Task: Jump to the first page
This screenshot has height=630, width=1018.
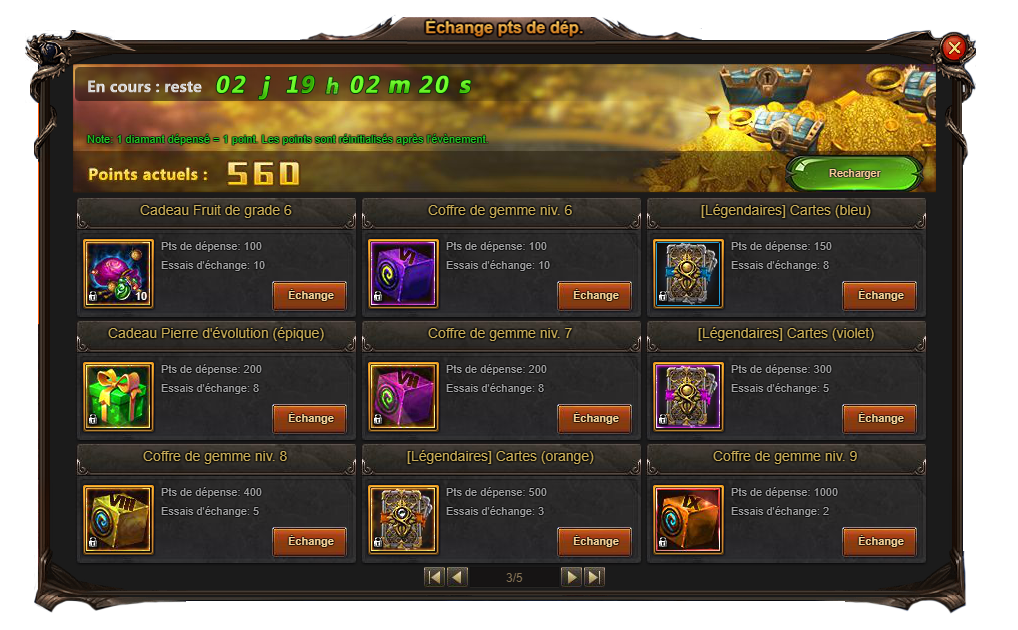Action: (x=434, y=577)
